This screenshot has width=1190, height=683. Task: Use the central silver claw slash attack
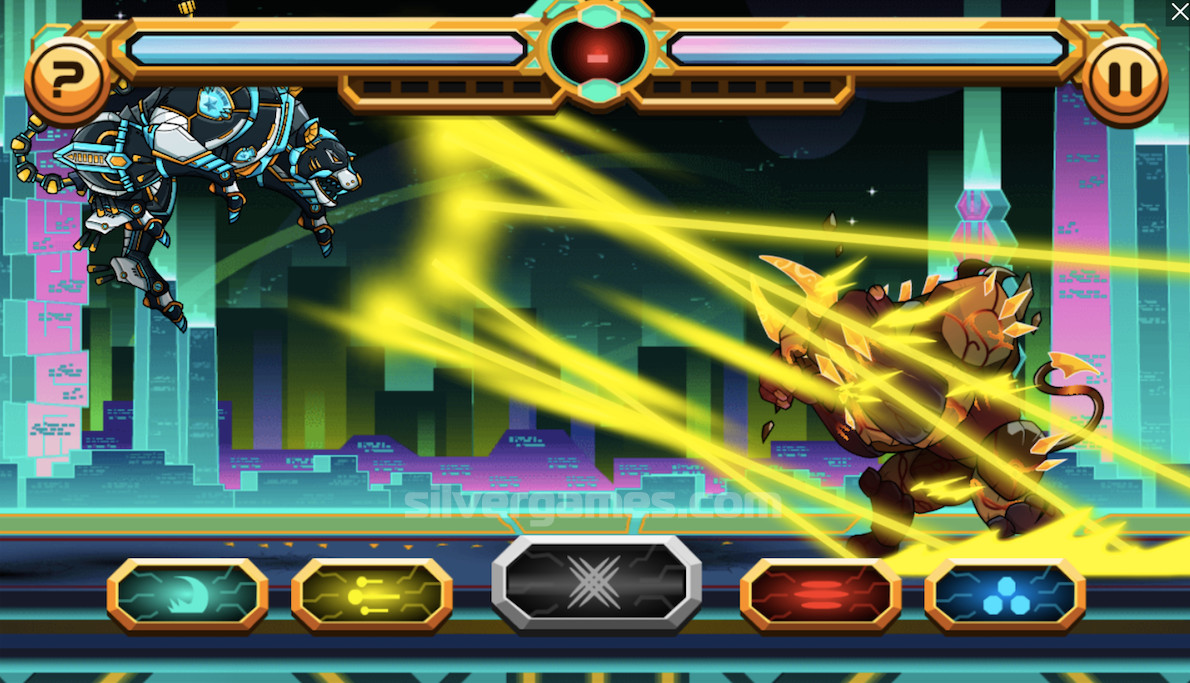(x=596, y=583)
